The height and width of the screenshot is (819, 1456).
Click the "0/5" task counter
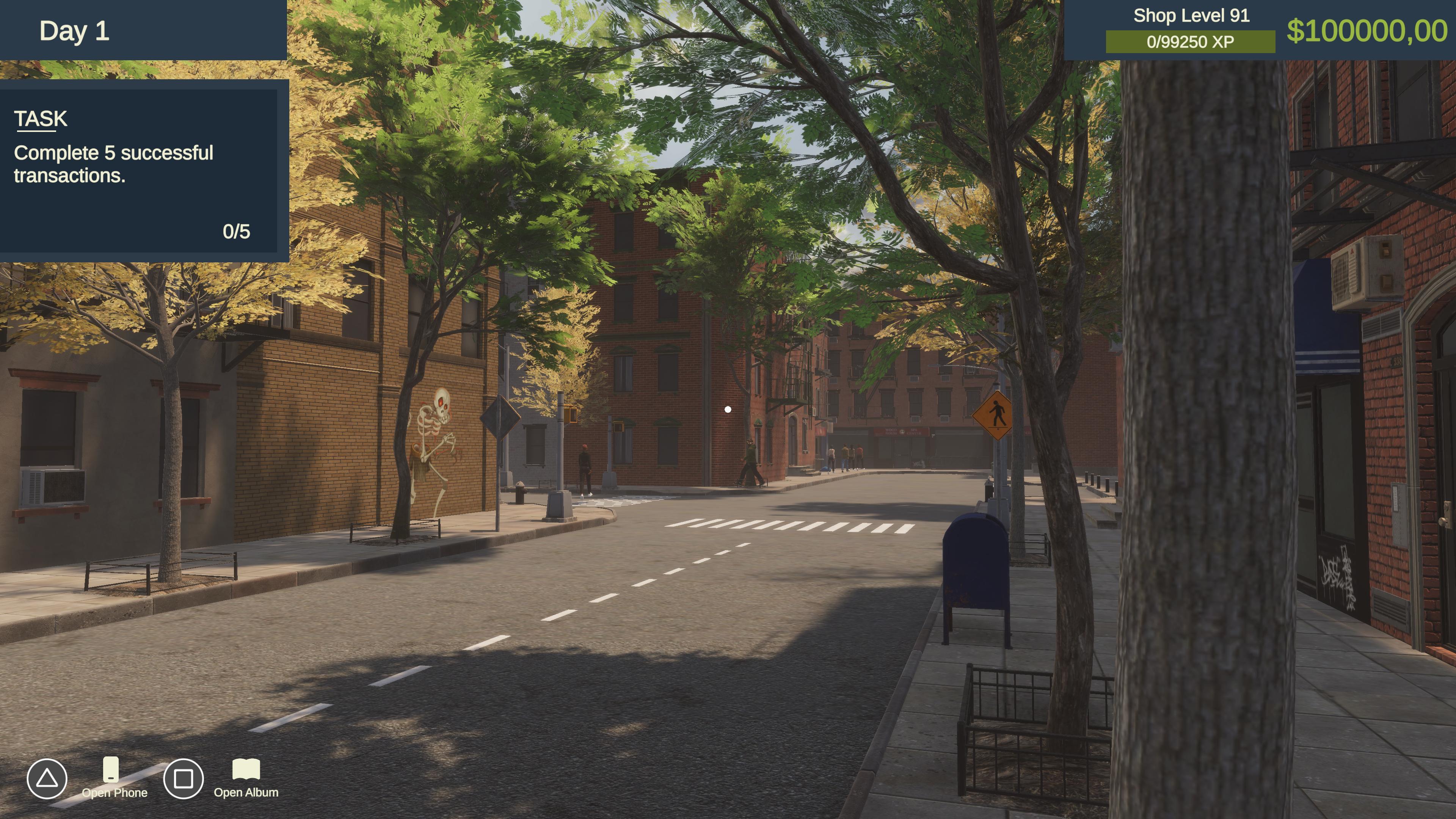(237, 231)
